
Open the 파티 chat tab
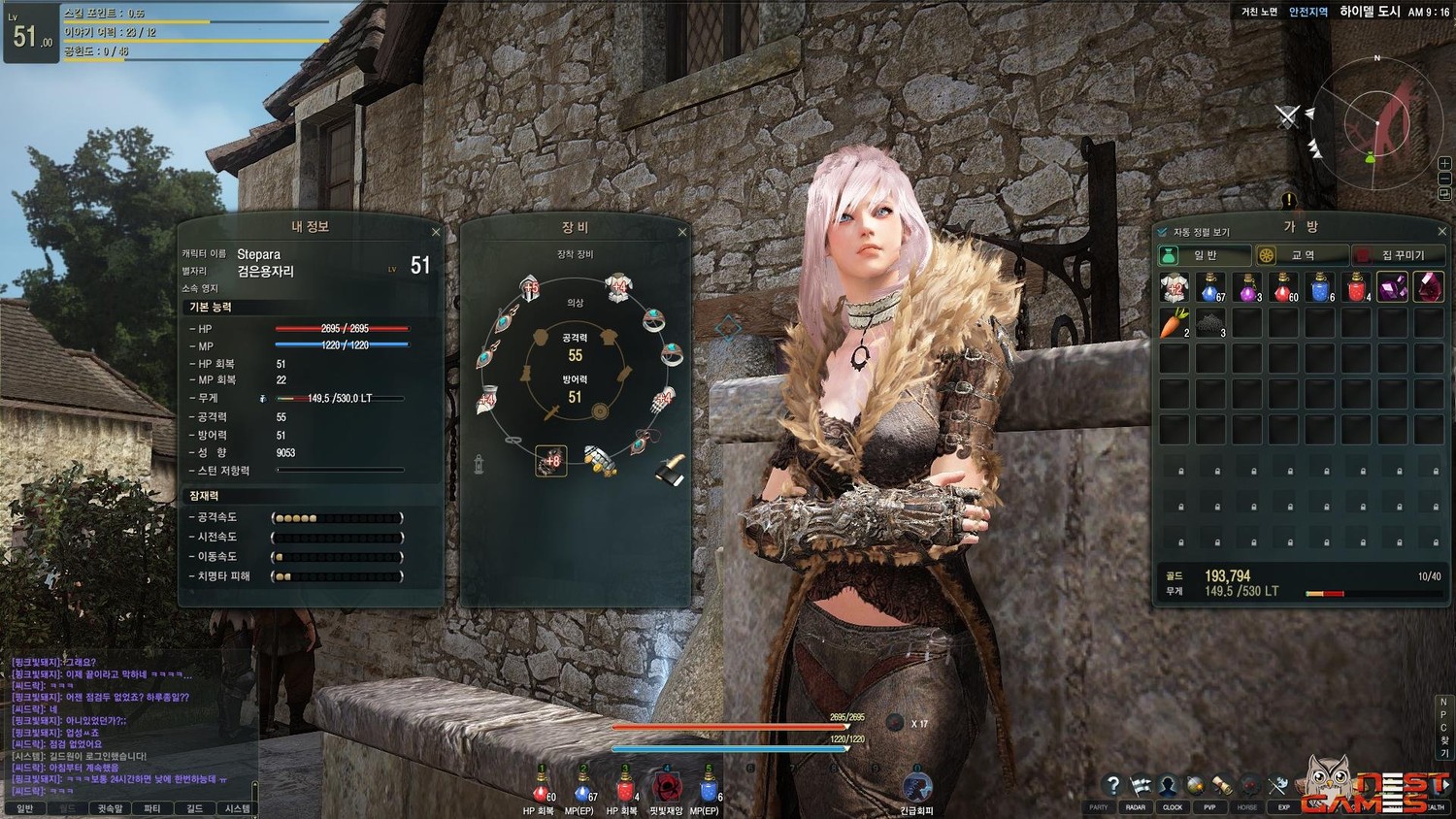(152, 808)
